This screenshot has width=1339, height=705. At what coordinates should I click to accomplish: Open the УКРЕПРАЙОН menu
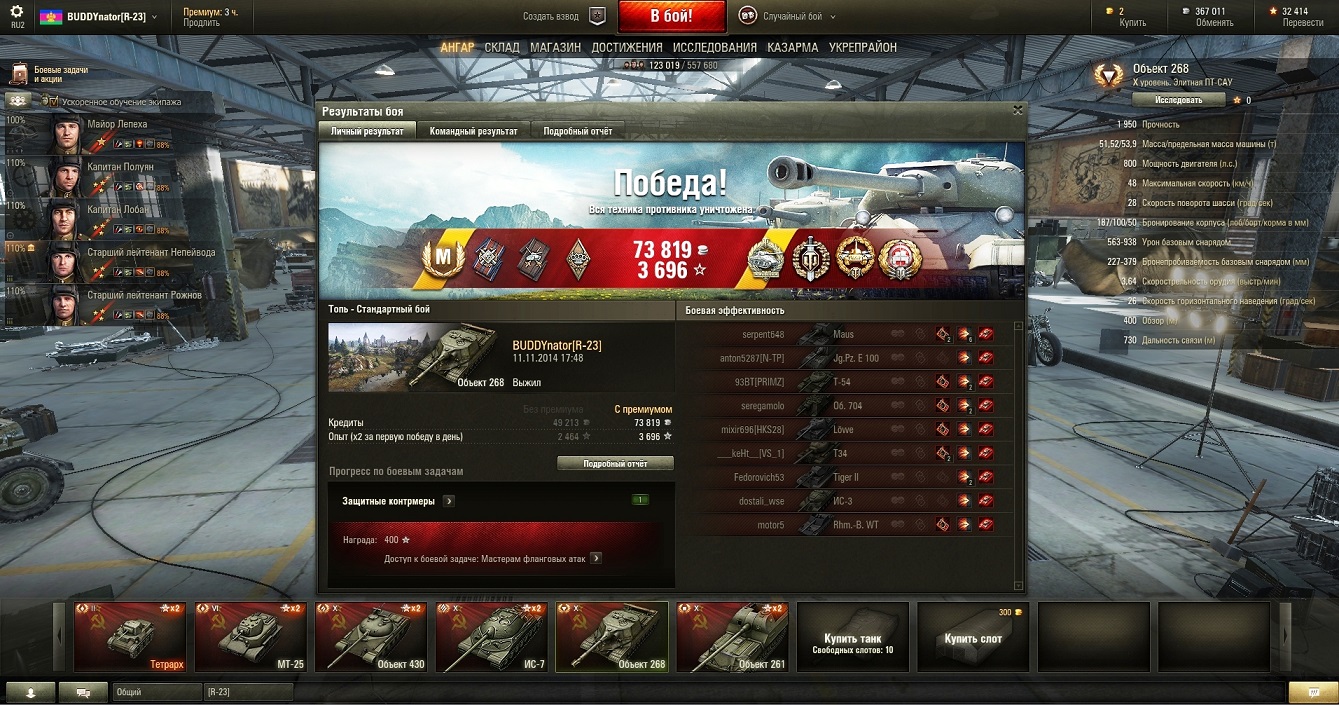(862, 47)
